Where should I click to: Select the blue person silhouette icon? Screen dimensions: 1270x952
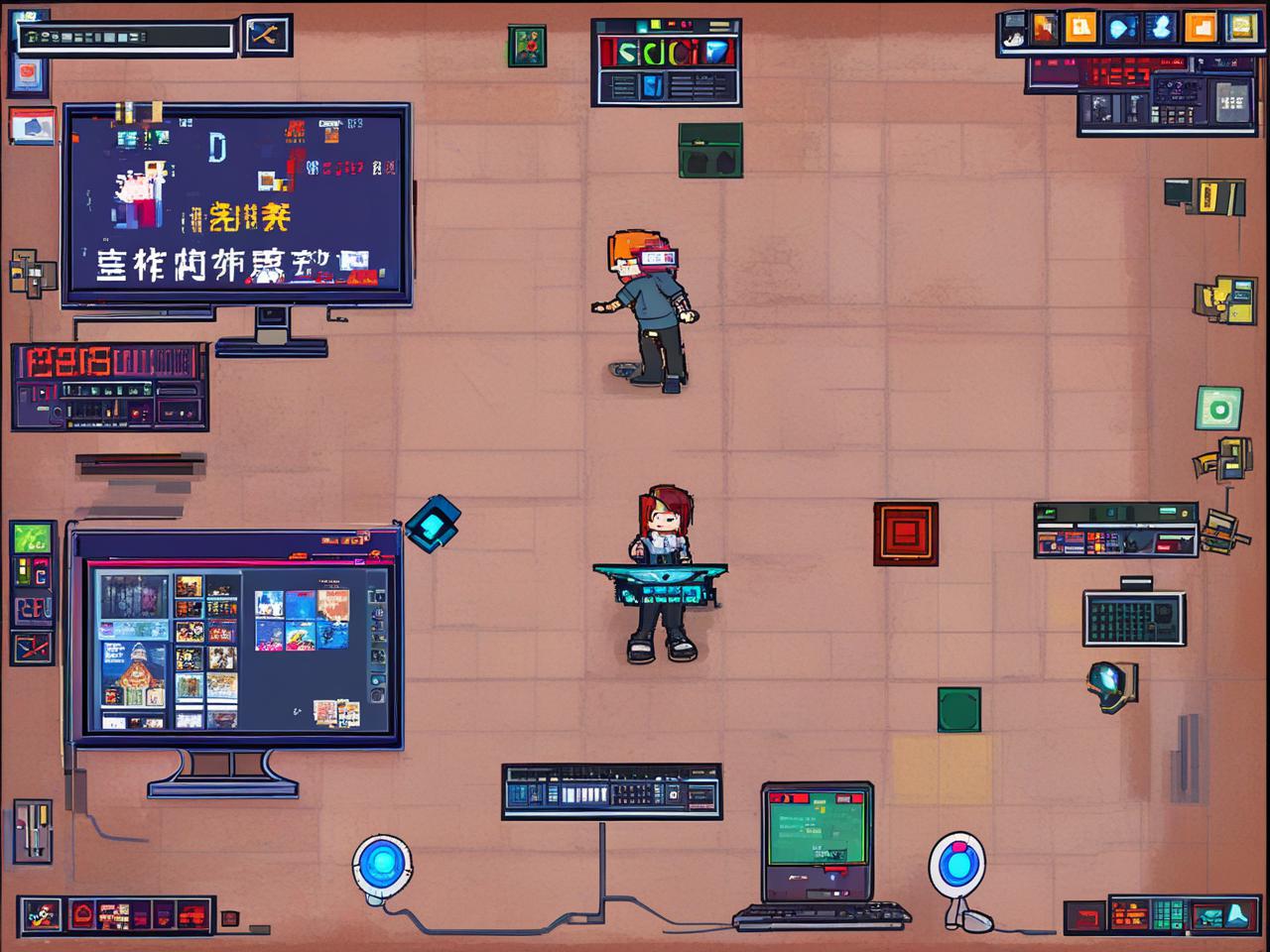[x=1160, y=28]
